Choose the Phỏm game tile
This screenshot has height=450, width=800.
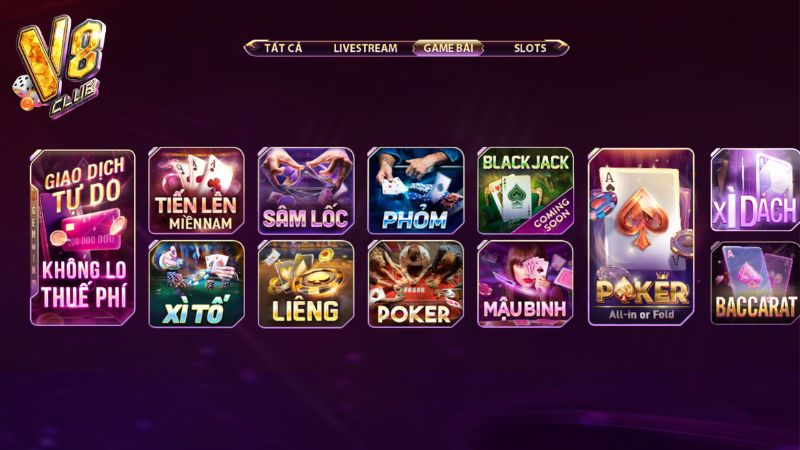click(x=415, y=191)
